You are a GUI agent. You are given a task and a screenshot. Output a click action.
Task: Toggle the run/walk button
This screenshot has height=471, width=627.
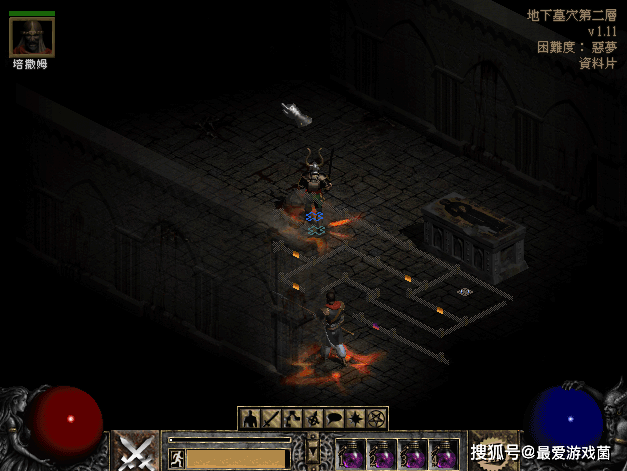click(x=177, y=458)
